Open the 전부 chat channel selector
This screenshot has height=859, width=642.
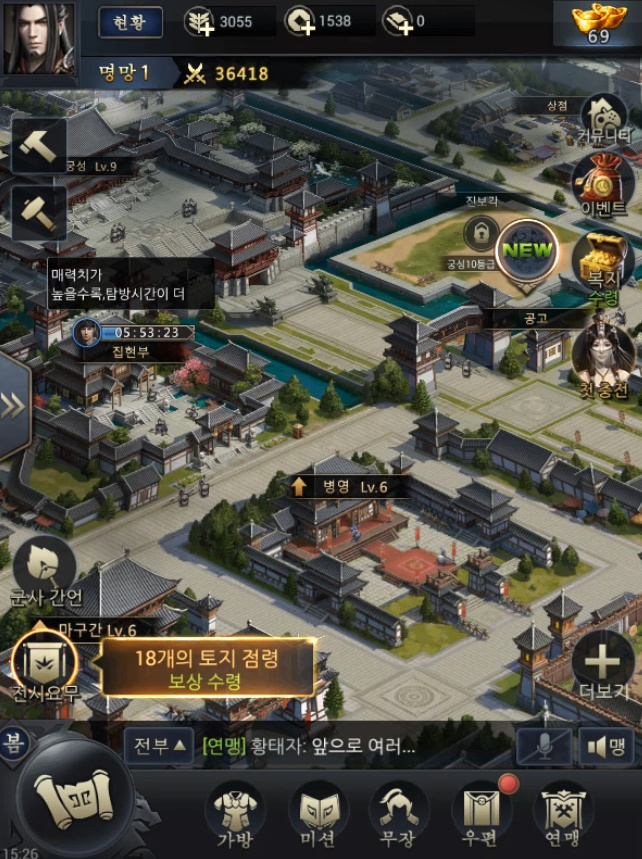[158, 746]
